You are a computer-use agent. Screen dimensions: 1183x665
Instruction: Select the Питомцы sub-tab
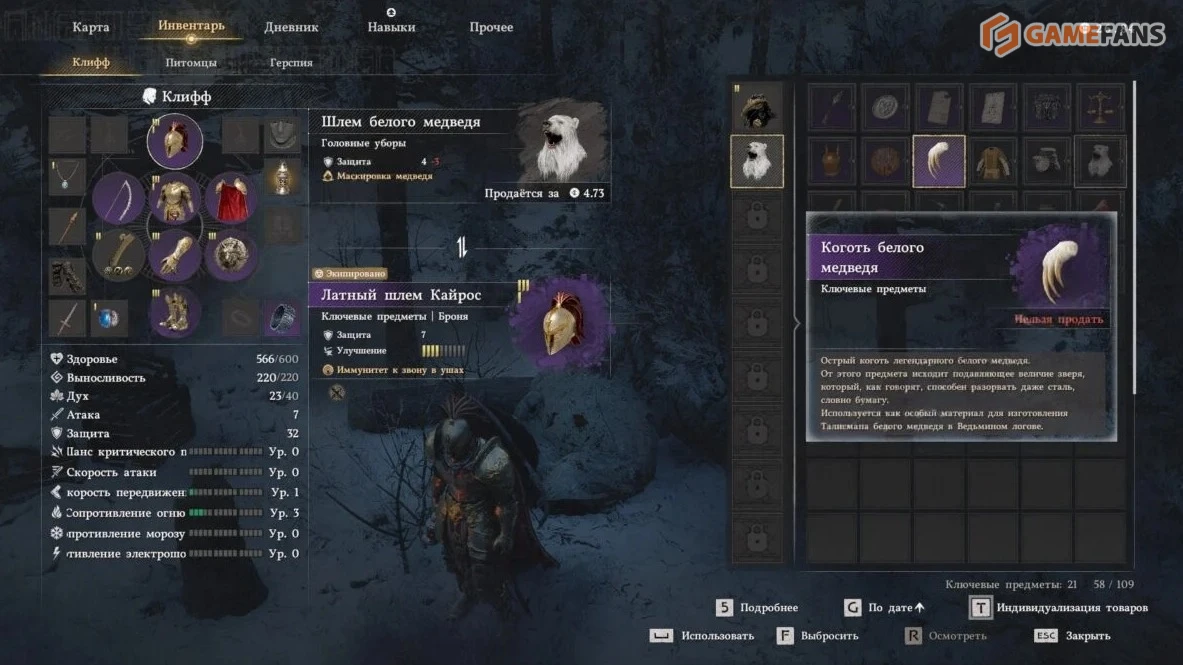pos(191,62)
